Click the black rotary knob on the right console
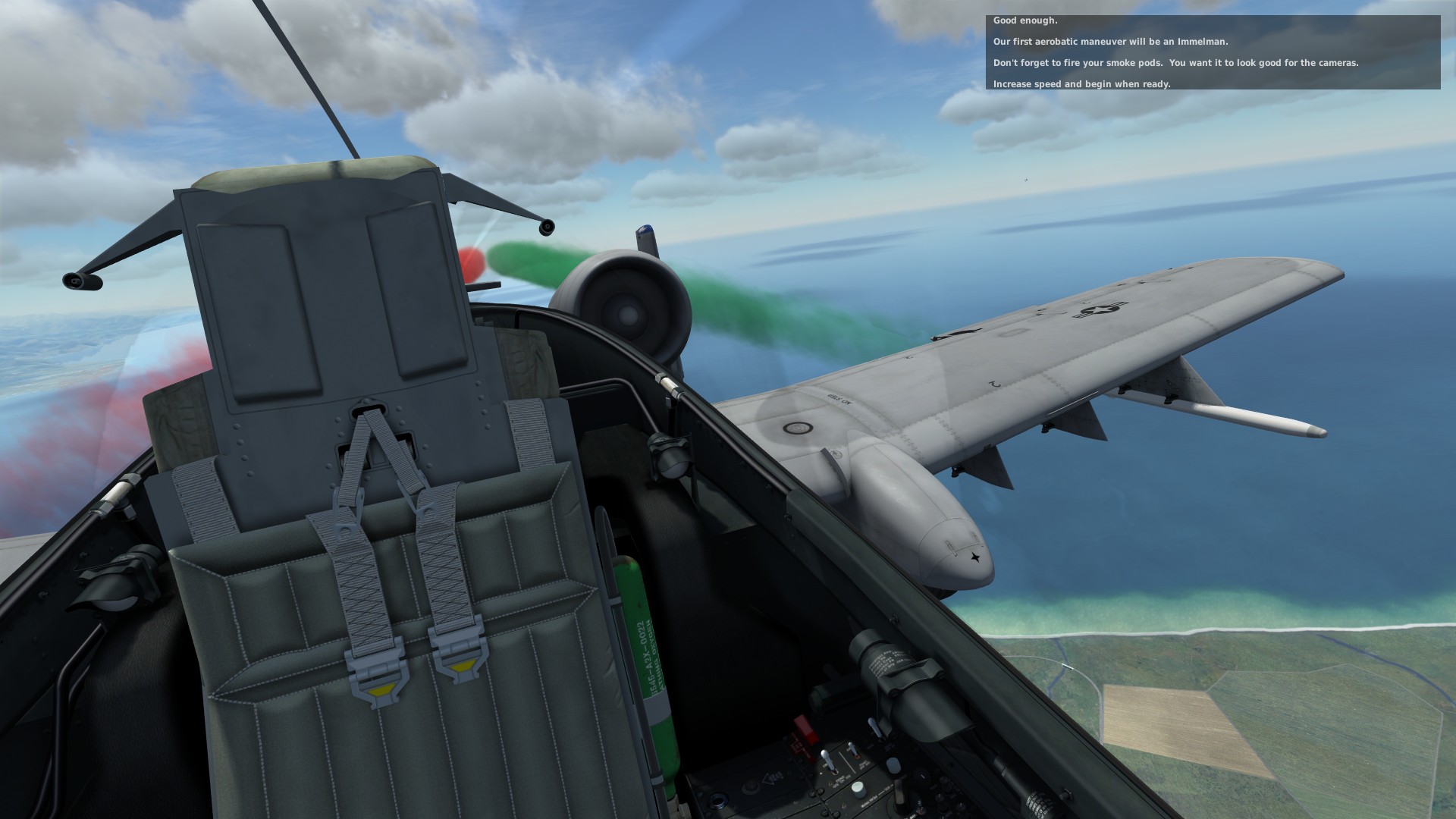Viewport: 1456px width, 819px height. click(x=921, y=775)
